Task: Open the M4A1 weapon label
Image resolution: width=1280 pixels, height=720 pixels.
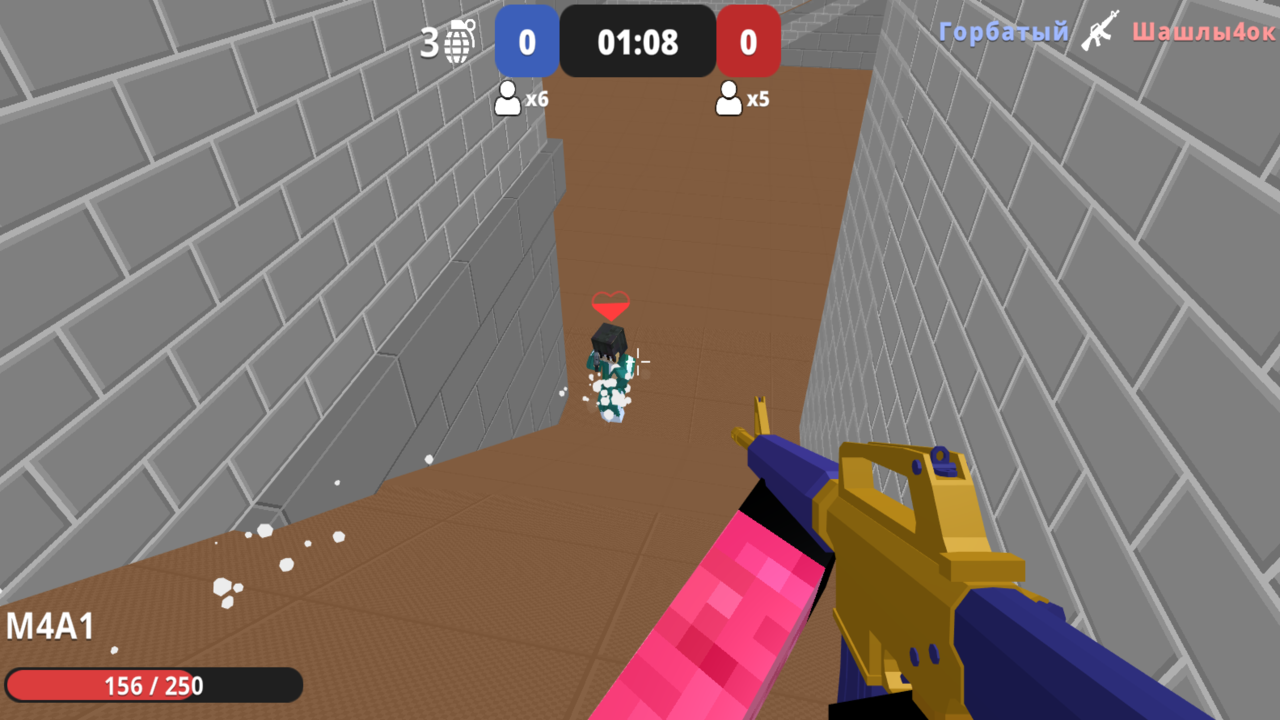Action: coord(48,627)
